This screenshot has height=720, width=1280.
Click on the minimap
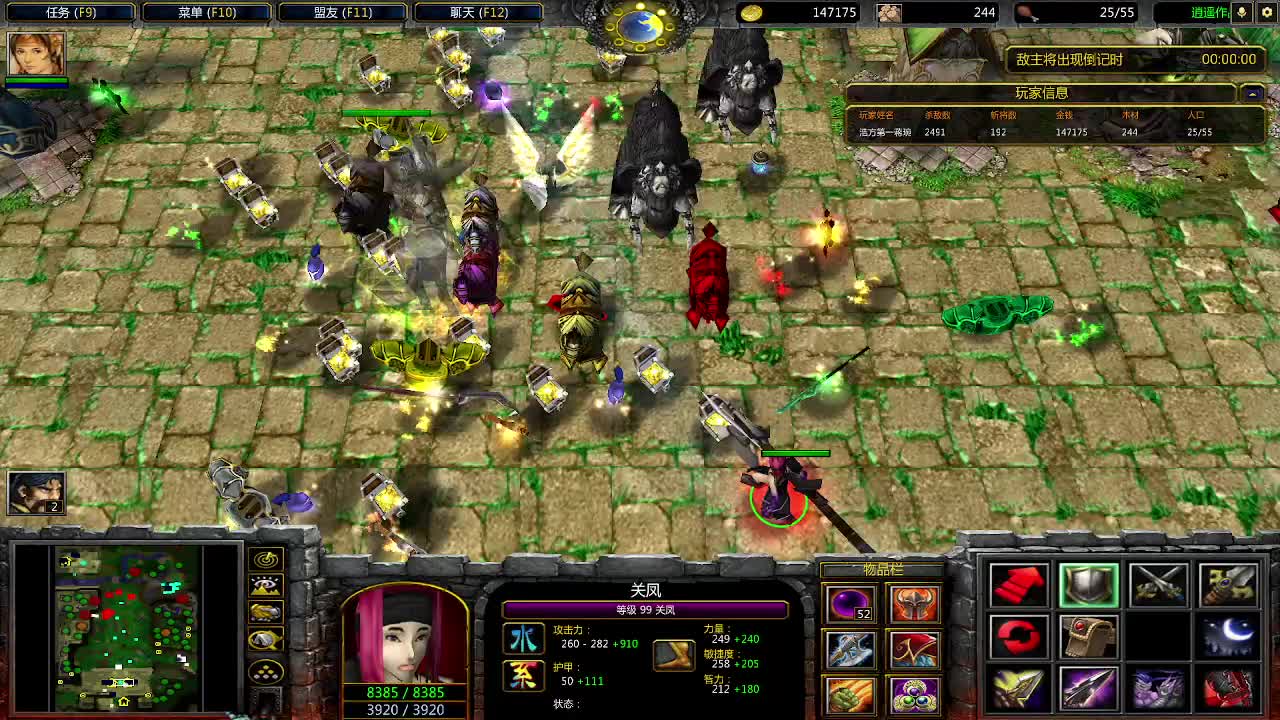coord(125,625)
